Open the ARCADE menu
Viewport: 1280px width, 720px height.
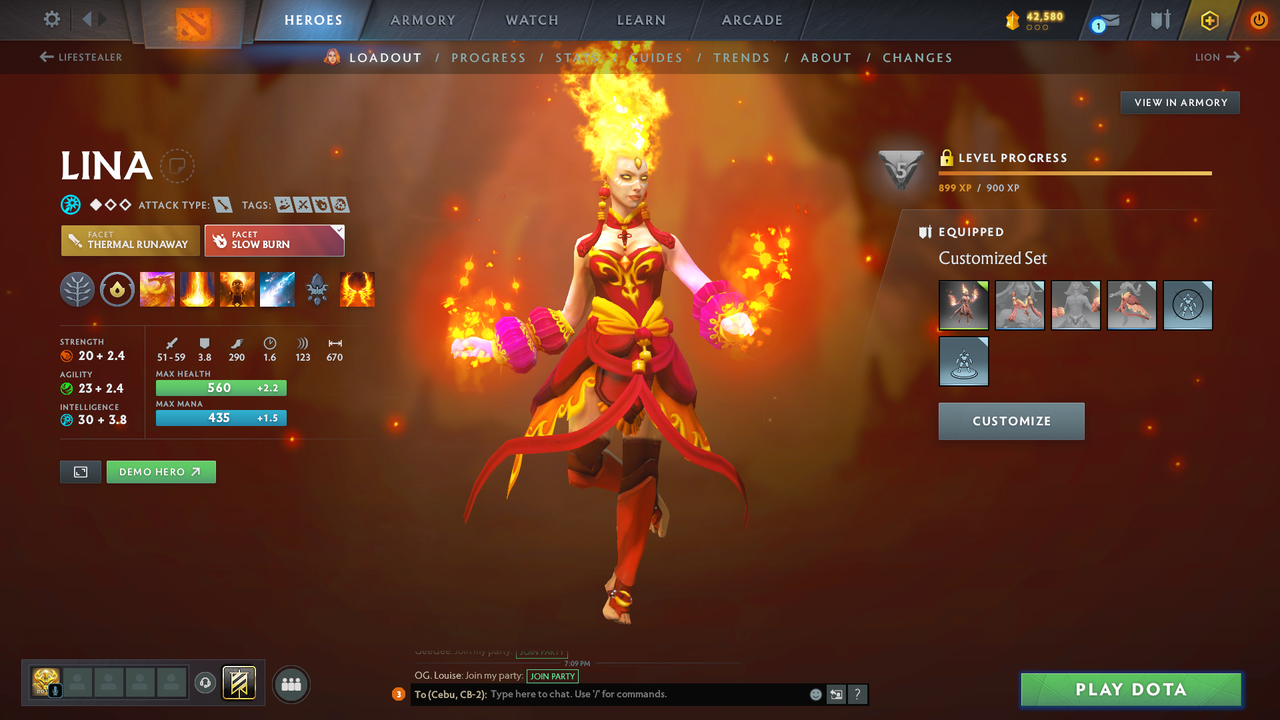point(751,19)
